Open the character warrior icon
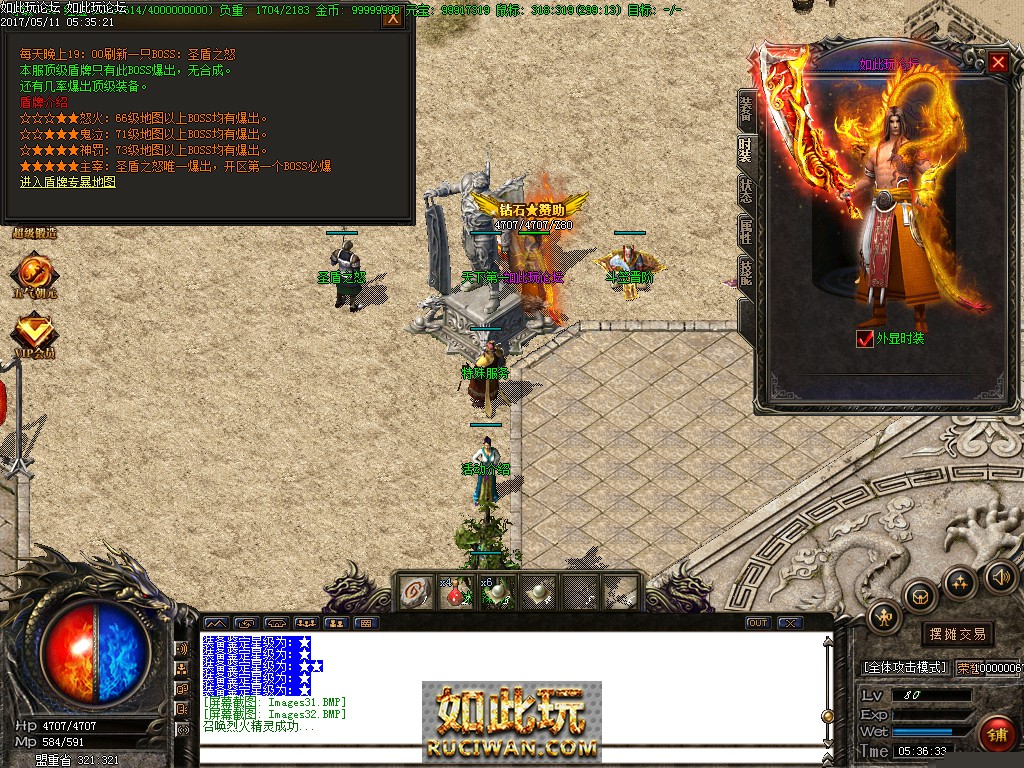This screenshot has height=768, width=1024. 885,616
